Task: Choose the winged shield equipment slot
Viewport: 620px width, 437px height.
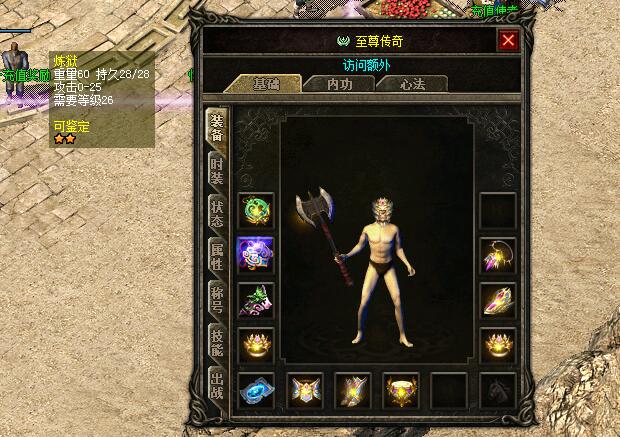Action: pyautogui.click(x=304, y=391)
